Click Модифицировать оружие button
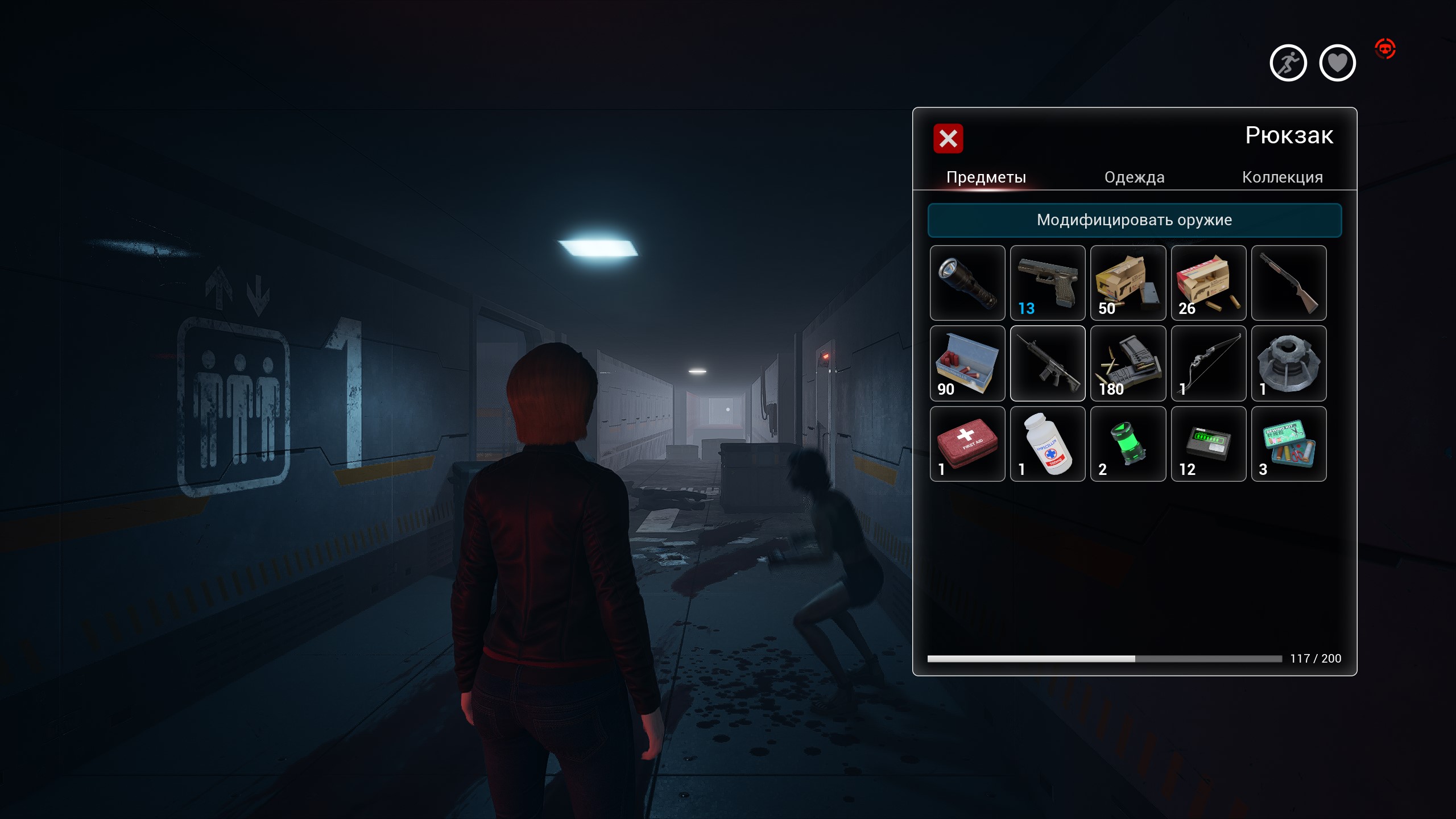Screen dimensions: 1456x819 [x=1134, y=220]
